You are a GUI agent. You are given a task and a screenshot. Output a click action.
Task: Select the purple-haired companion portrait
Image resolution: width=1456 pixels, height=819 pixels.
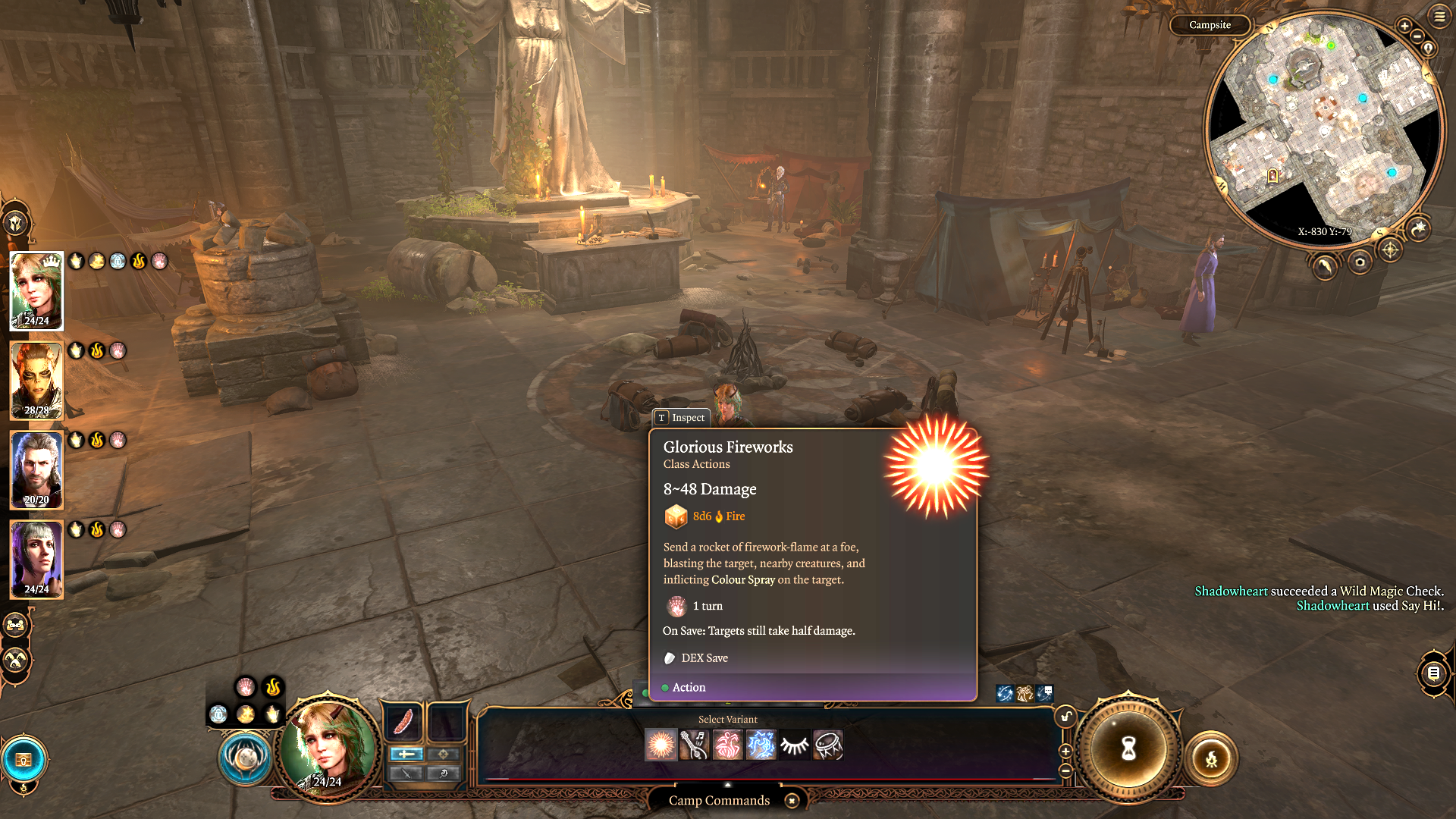(36, 560)
